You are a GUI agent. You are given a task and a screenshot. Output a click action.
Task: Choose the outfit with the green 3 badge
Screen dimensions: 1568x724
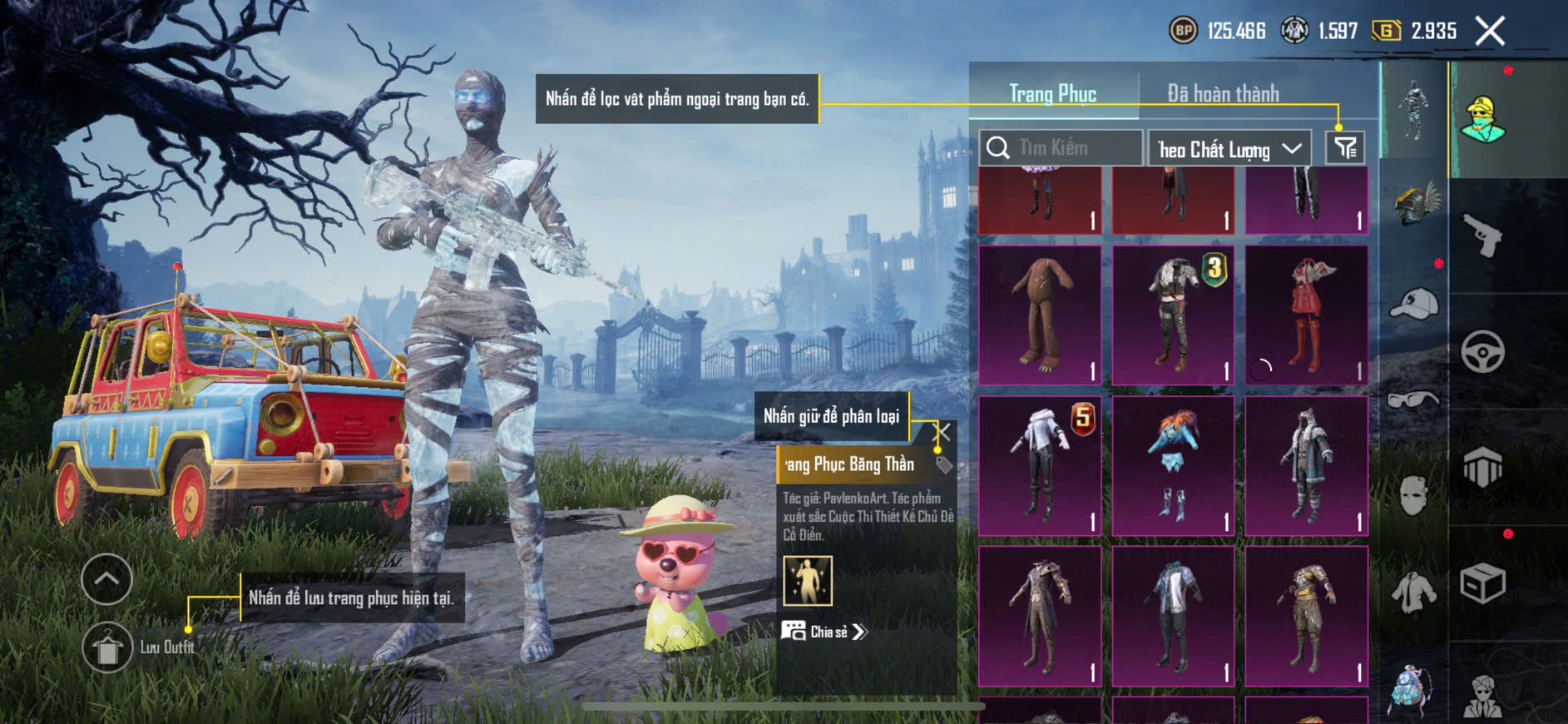(1173, 315)
